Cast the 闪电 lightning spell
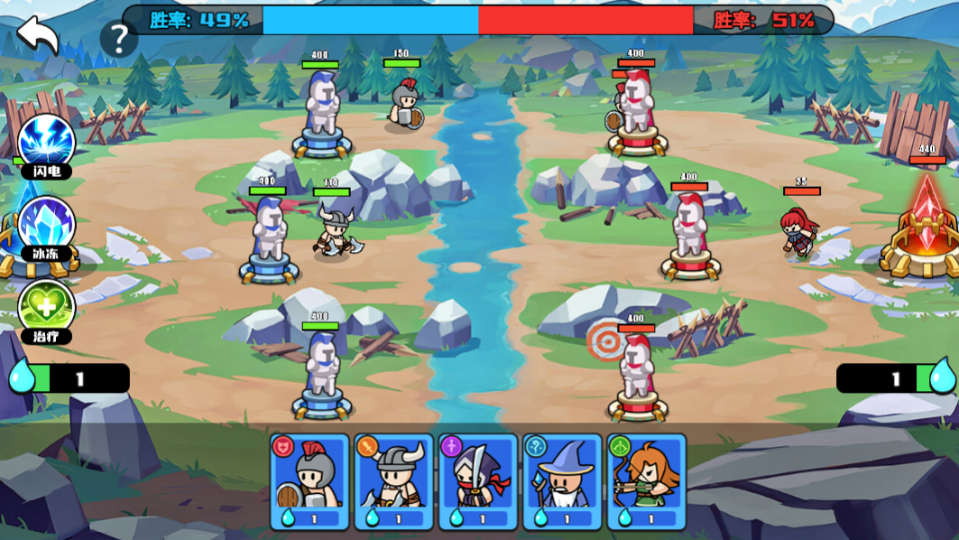Screen dimensions: 959x540 coord(46,141)
